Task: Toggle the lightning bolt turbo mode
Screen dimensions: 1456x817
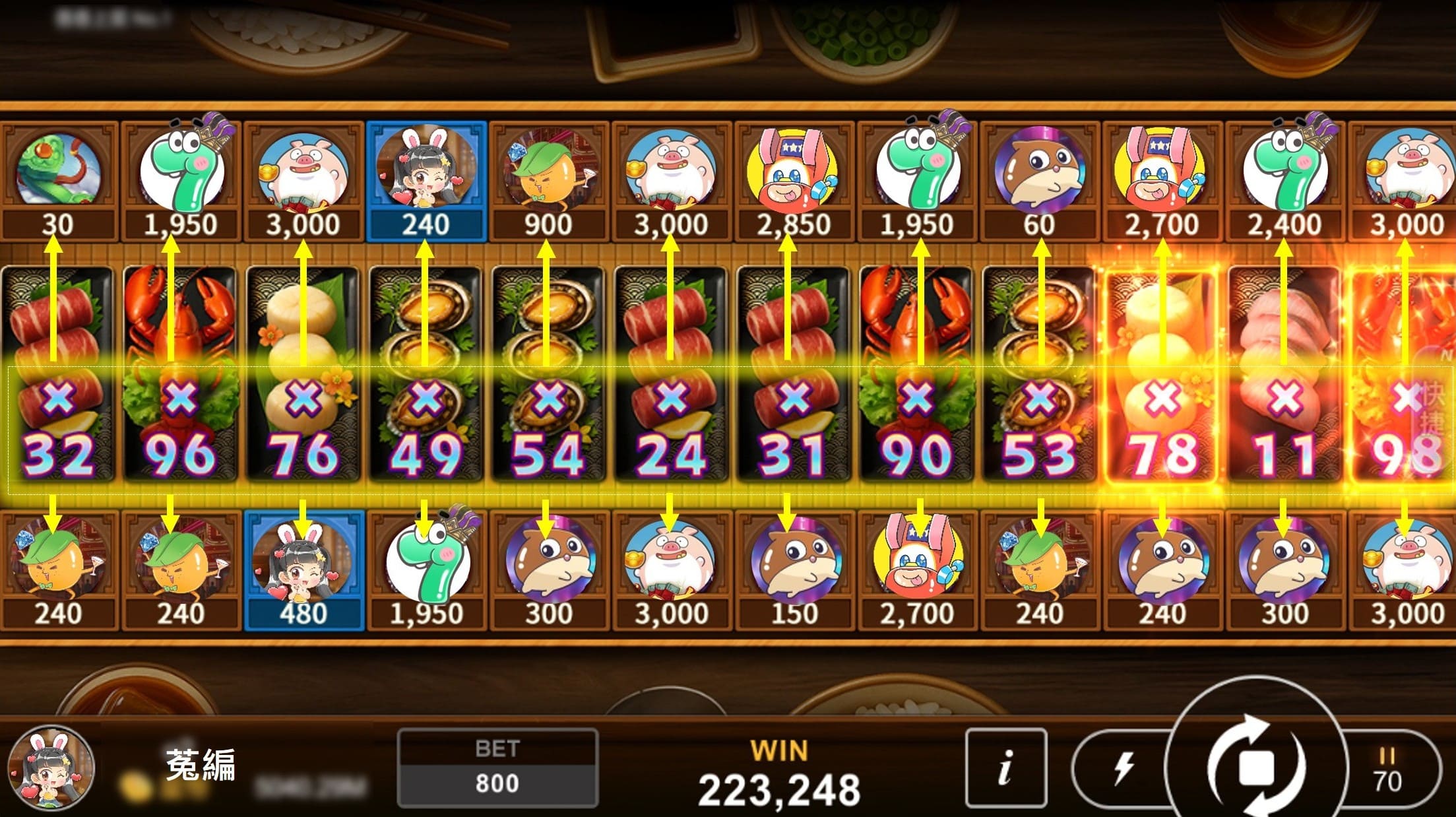Action: click(1122, 768)
